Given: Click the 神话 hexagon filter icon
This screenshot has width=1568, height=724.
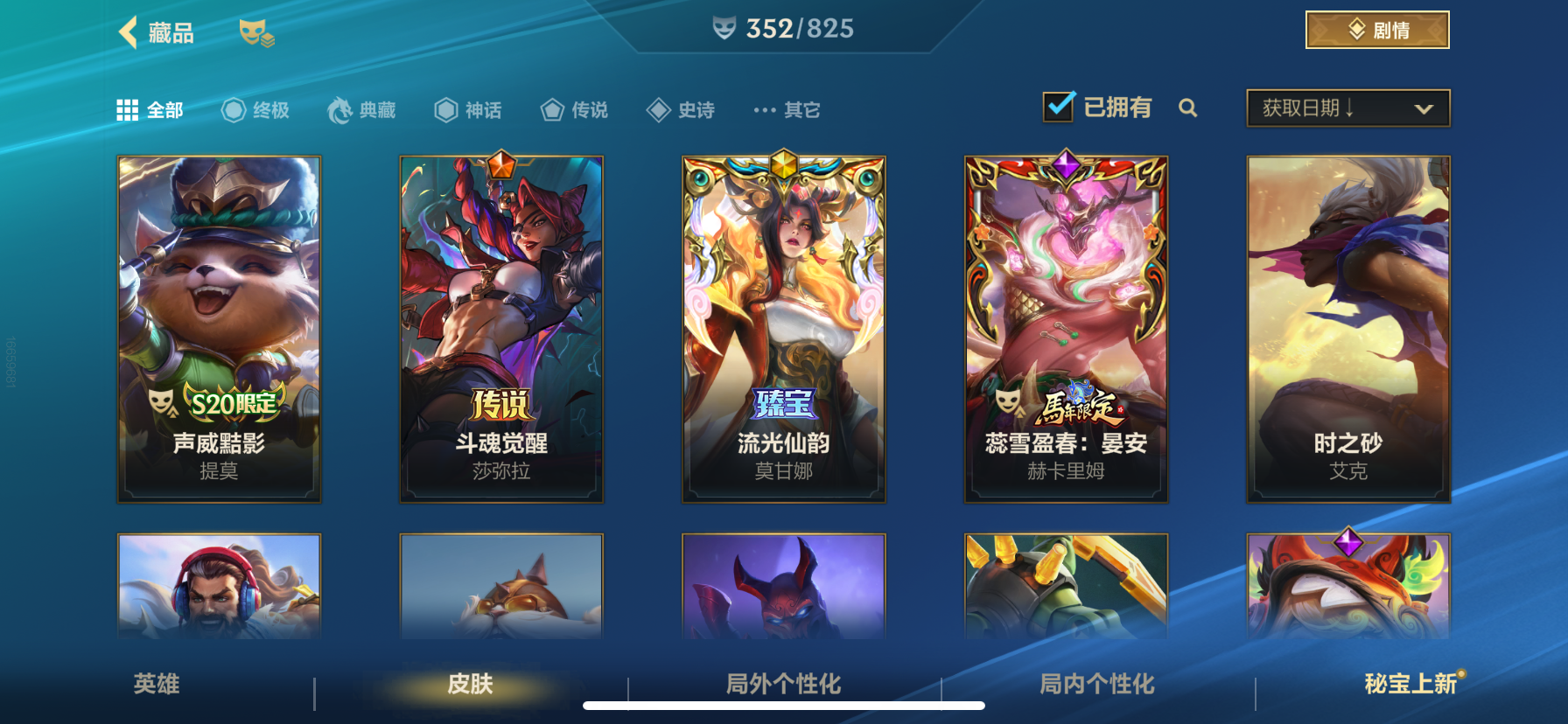Looking at the screenshot, I should [444, 108].
